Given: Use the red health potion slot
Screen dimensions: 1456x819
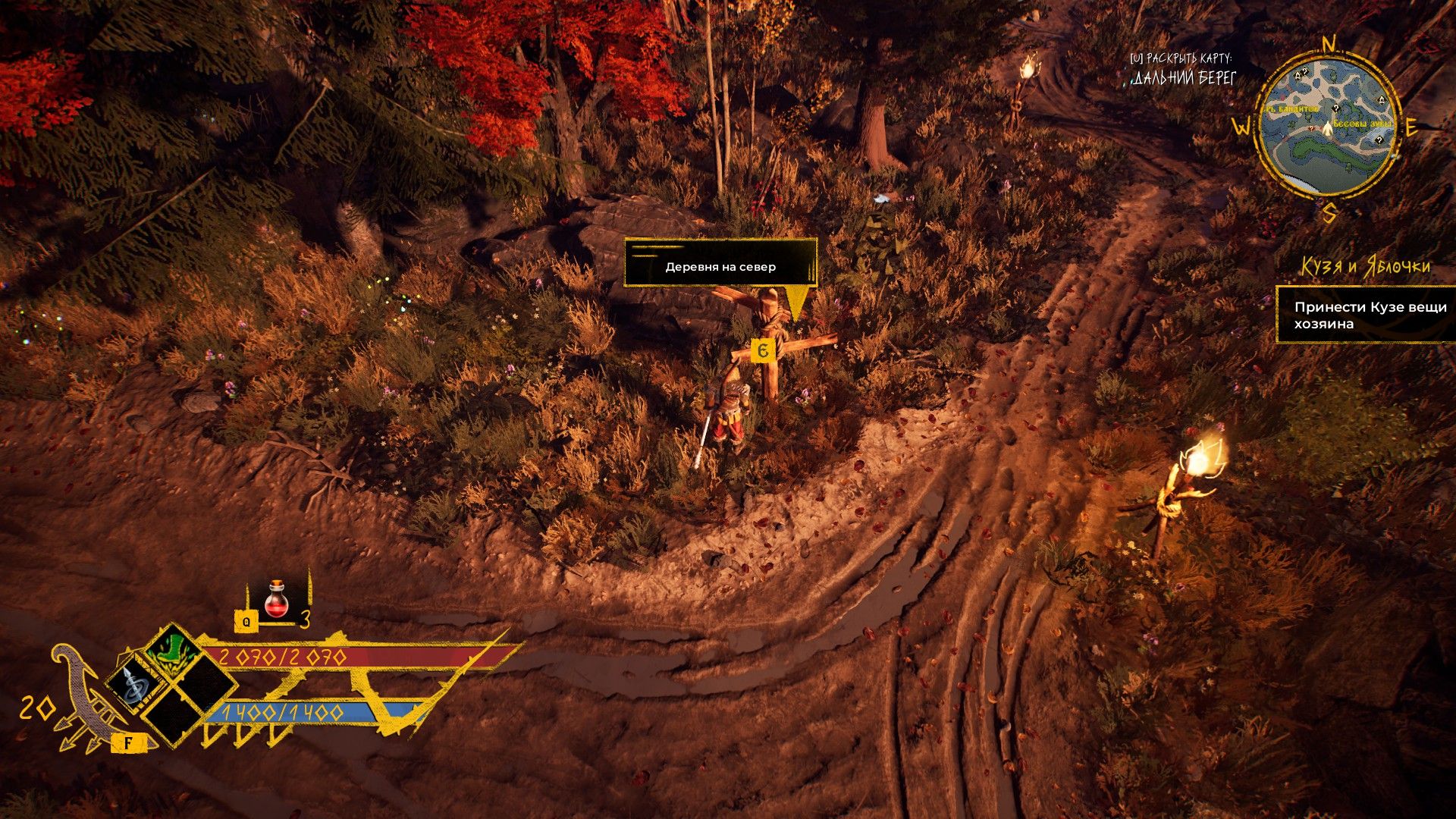Looking at the screenshot, I should pos(277,599).
